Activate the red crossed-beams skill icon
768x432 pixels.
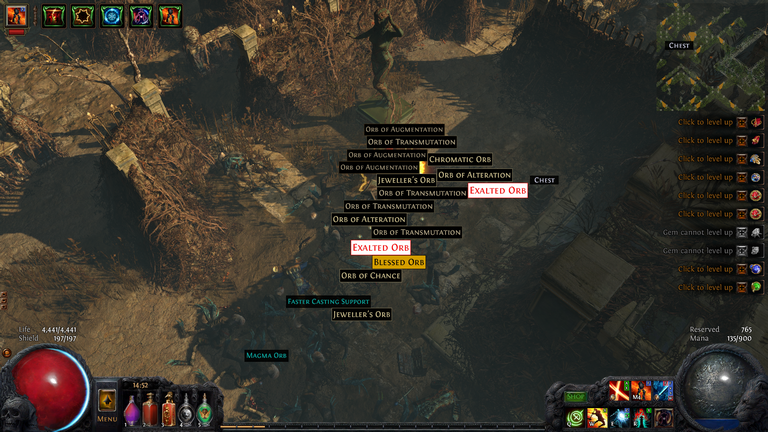619,389
